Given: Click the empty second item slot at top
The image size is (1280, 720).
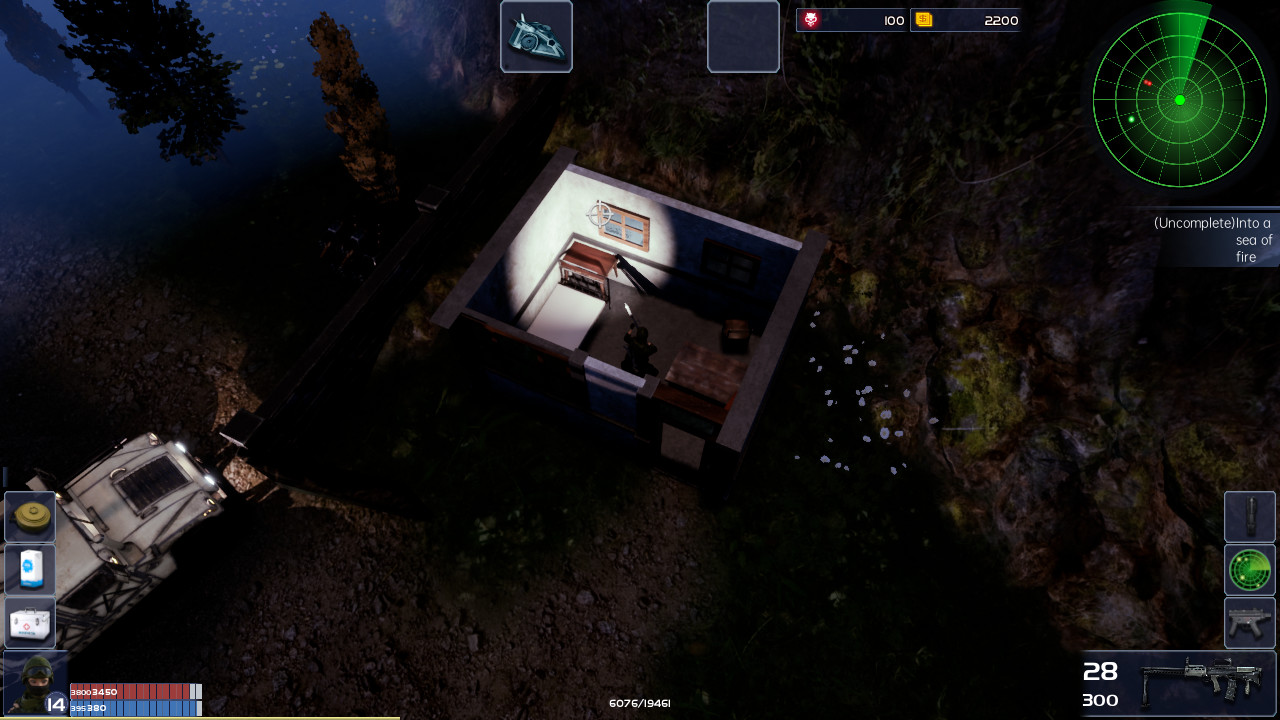Looking at the screenshot, I should (x=743, y=36).
